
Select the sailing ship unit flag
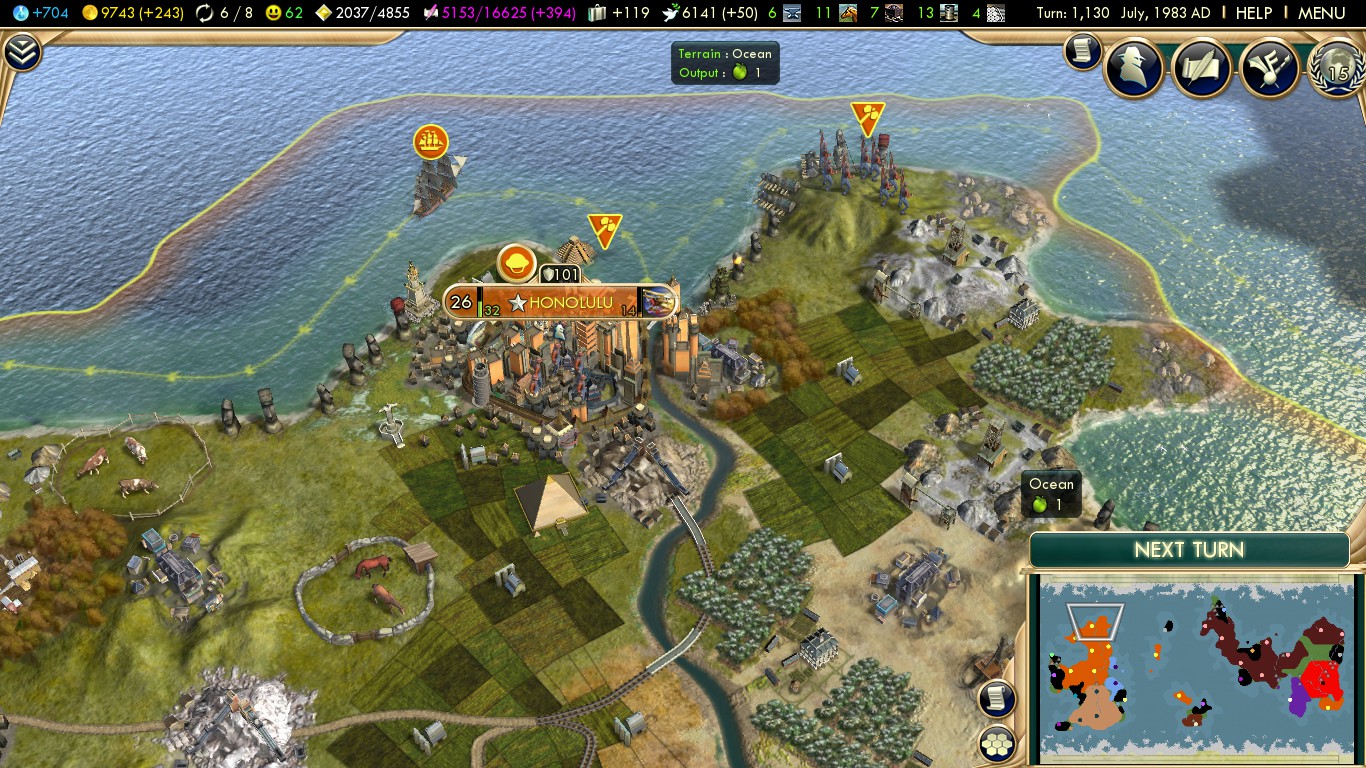[430, 142]
